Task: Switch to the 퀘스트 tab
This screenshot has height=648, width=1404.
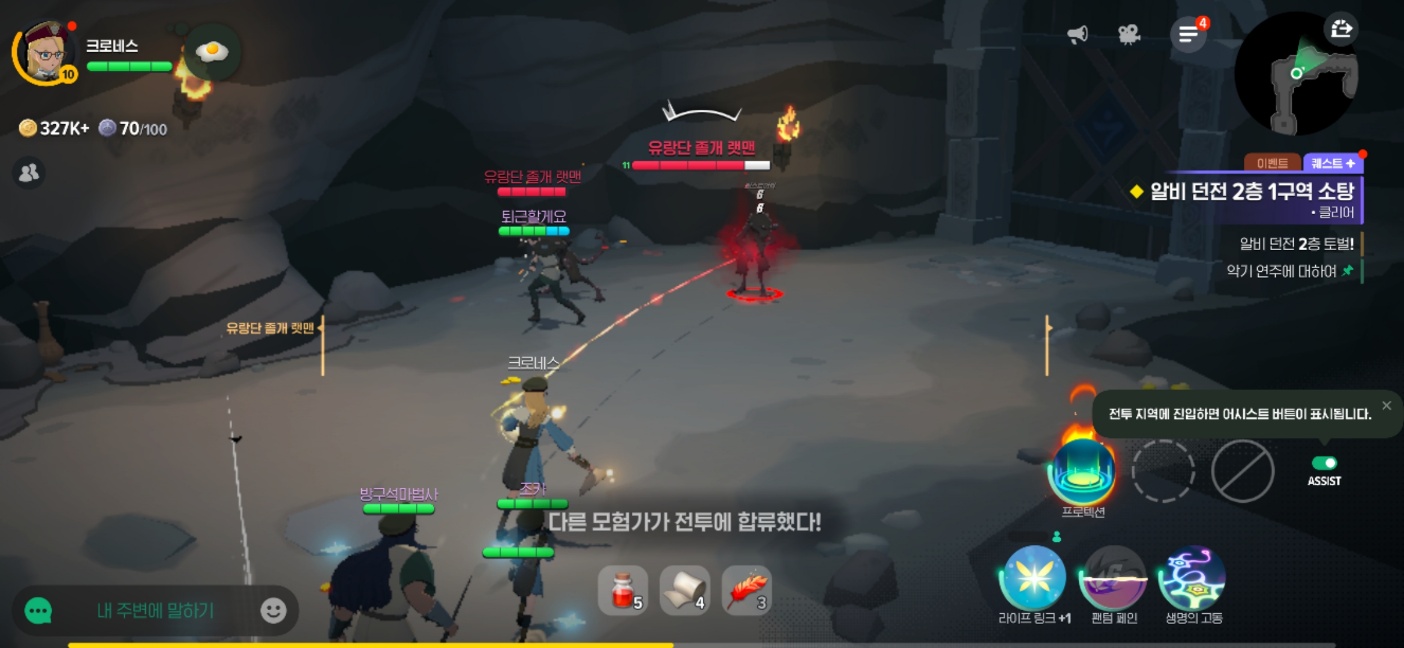Action: click(x=1331, y=163)
